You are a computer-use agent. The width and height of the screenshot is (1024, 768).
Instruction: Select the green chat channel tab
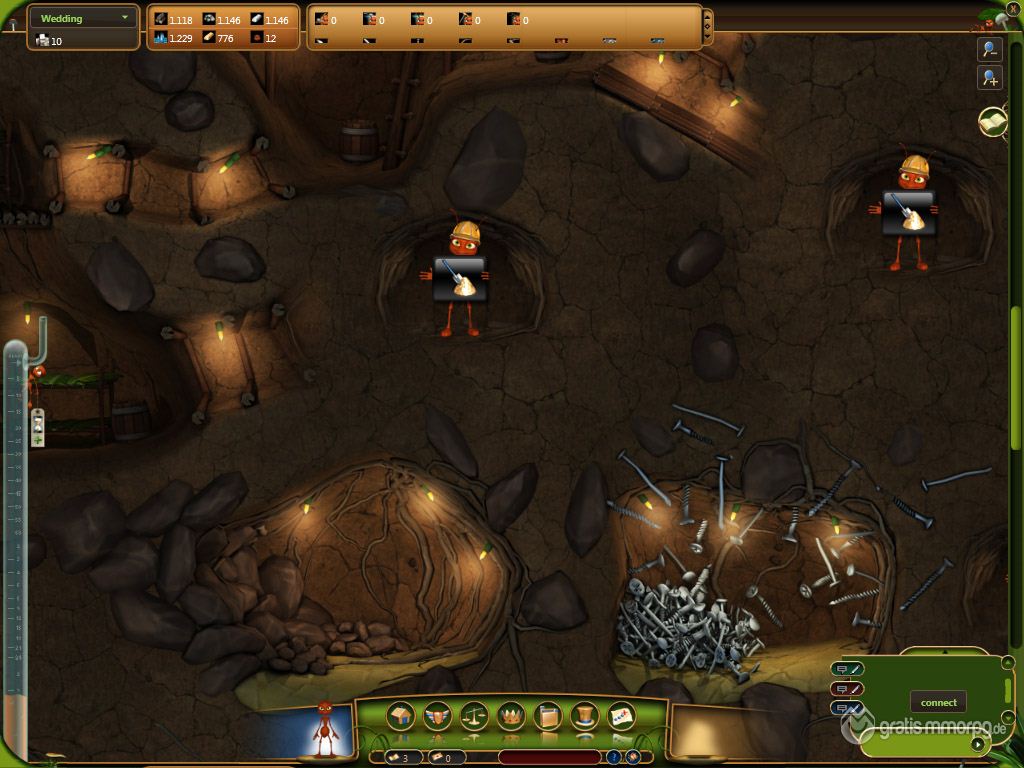(846, 669)
